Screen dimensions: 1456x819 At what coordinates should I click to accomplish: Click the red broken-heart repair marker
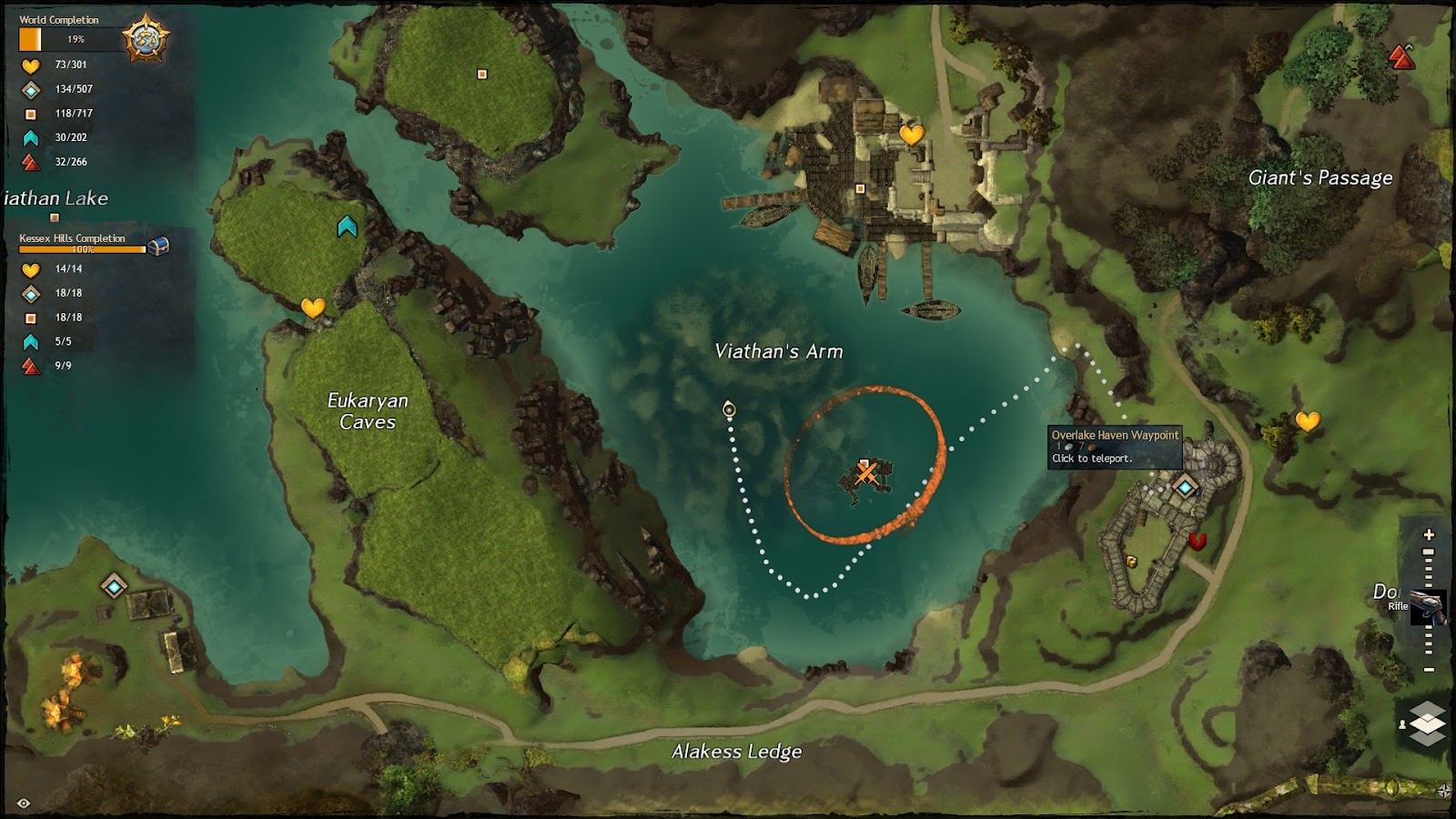pyautogui.click(x=1197, y=541)
